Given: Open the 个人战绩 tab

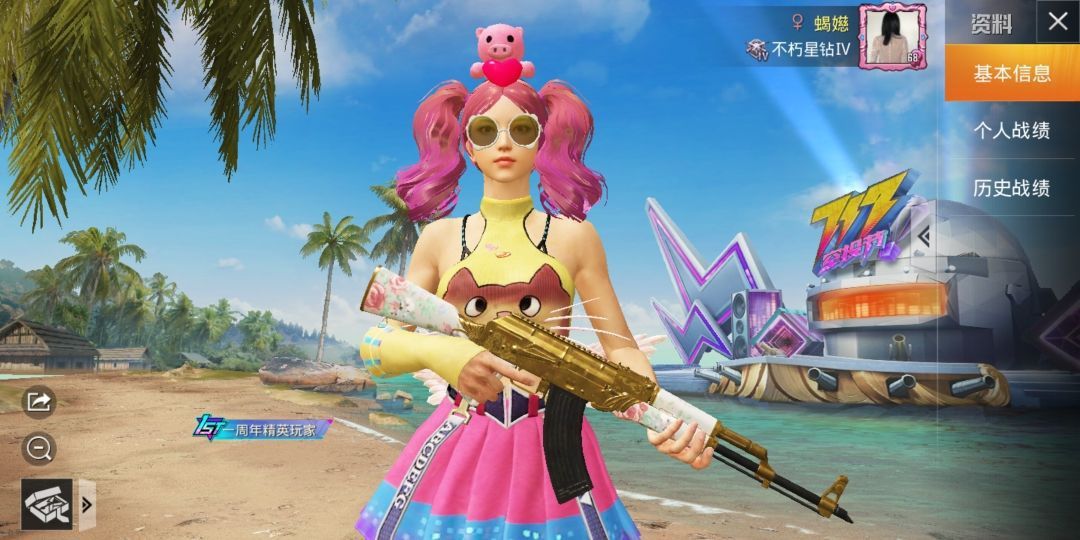Looking at the screenshot, I should pyautogui.click(x=1011, y=130).
